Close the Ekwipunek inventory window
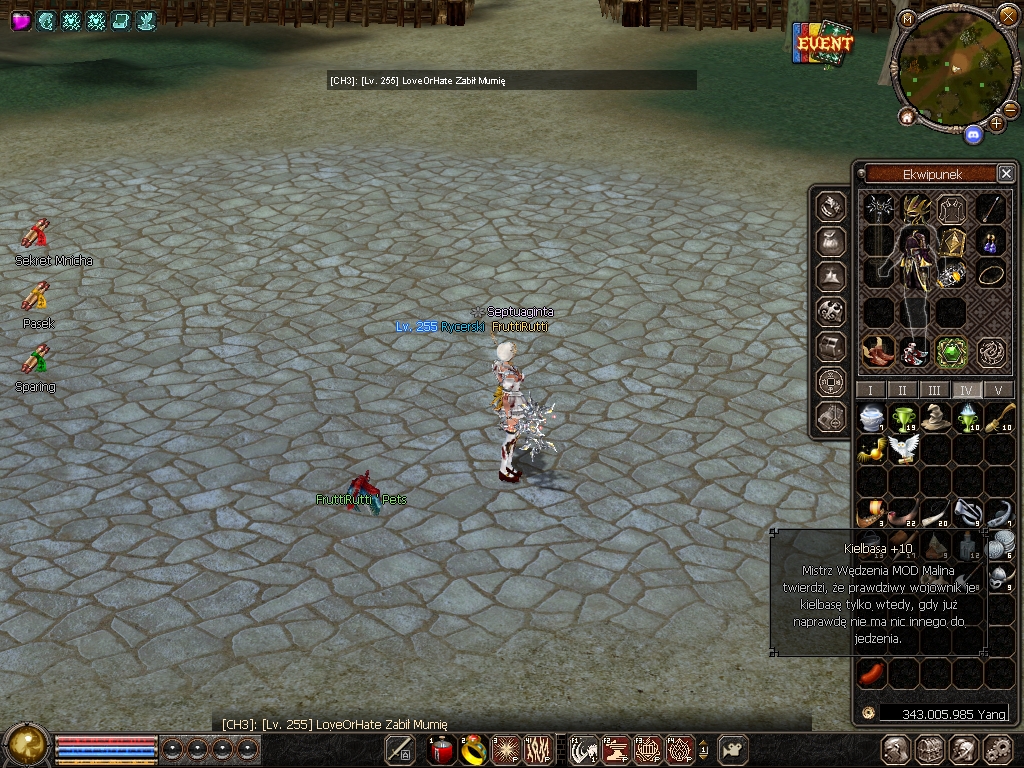This screenshot has height=768, width=1024. (1006, 174)
